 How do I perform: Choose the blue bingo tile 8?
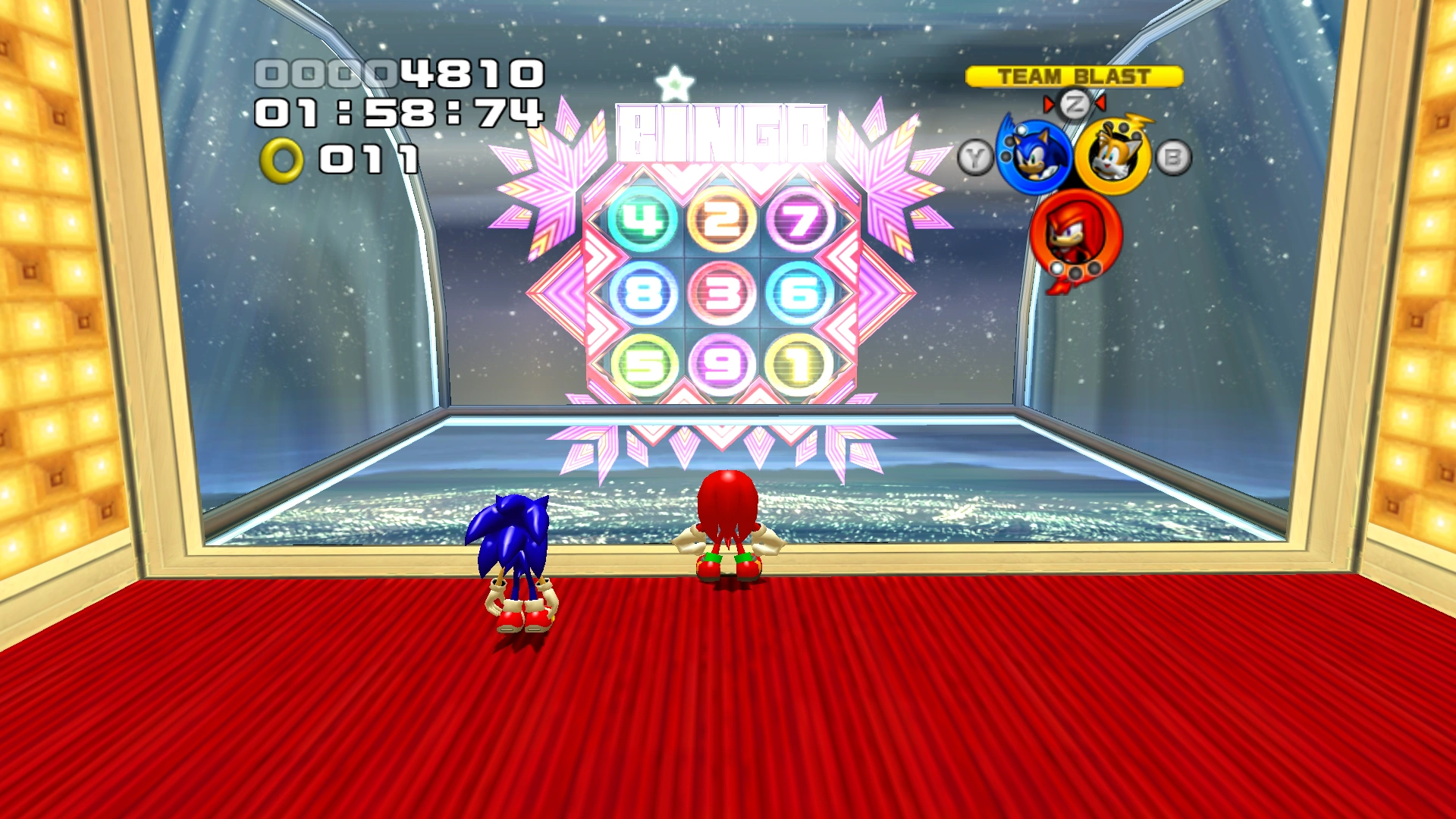coord(643,293)
